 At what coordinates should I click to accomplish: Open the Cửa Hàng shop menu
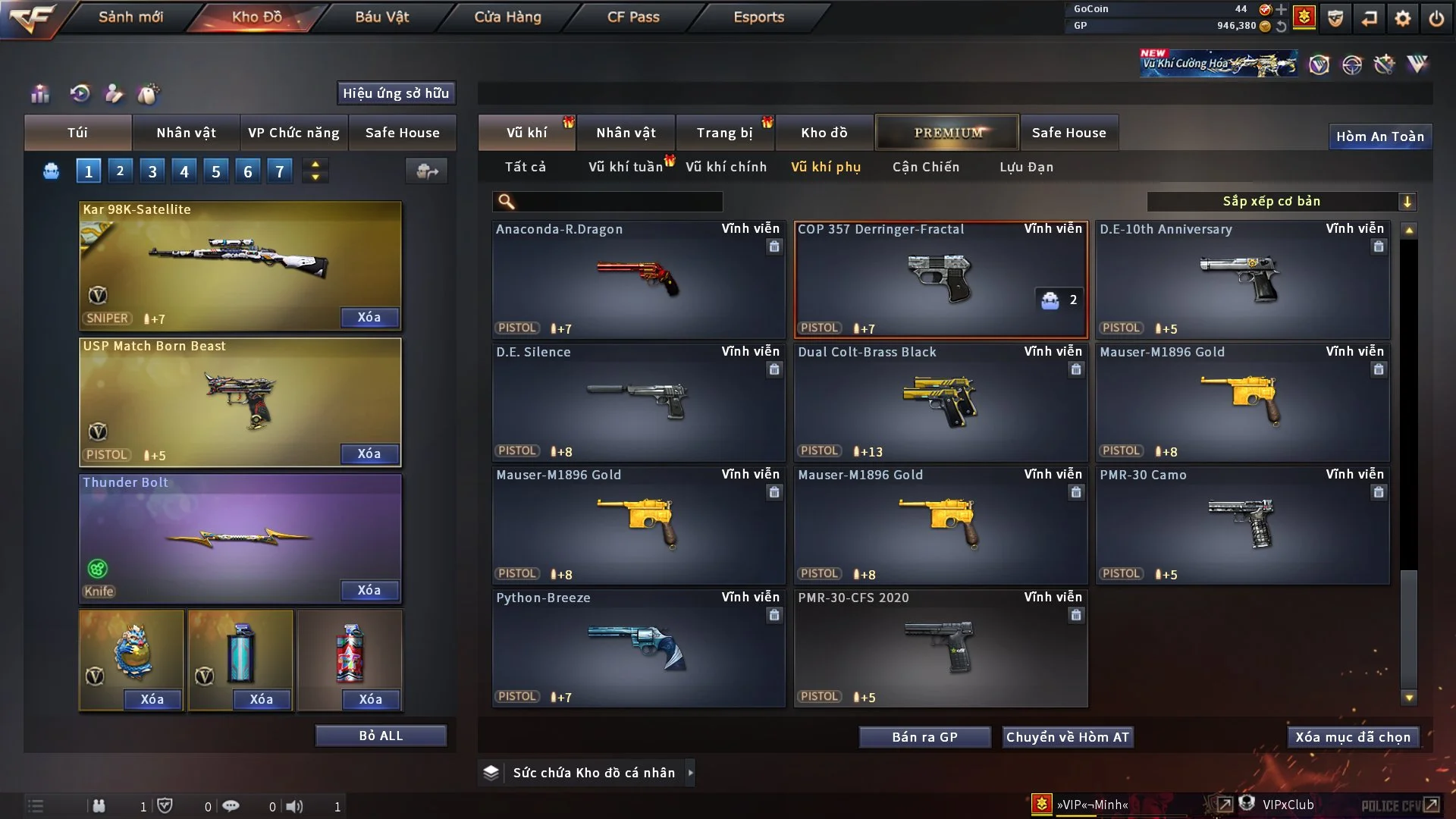507,17
